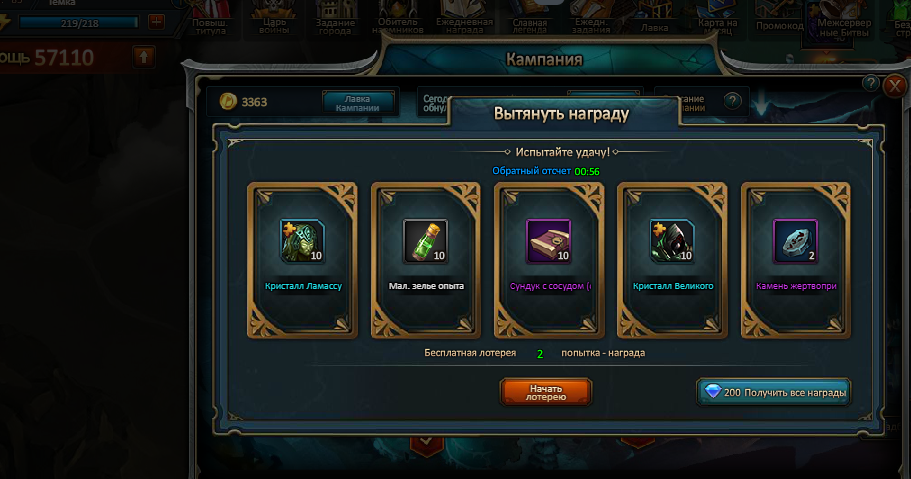911x479 pixels.
Task: Close the Кампания window
Action: click(x=895, y=85)
